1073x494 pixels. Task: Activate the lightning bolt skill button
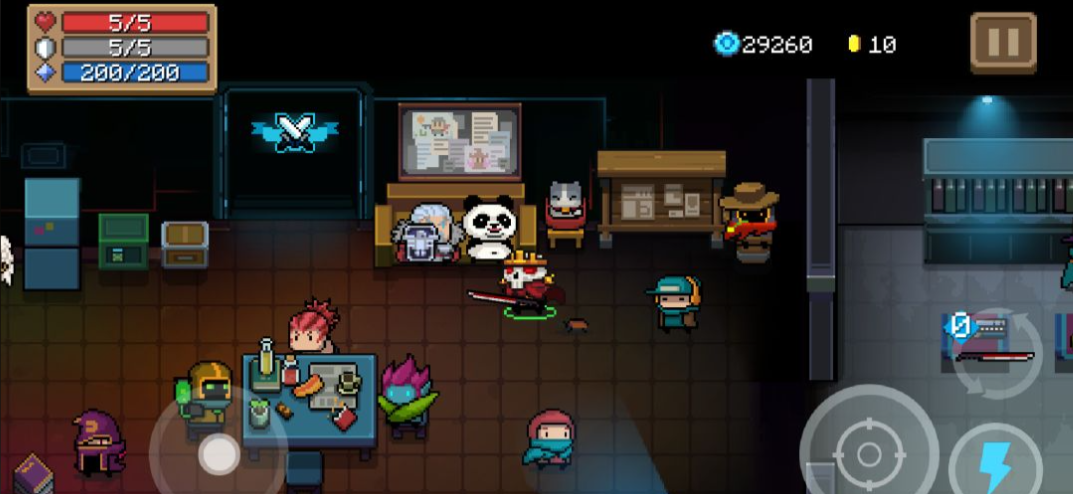point(994,464)
